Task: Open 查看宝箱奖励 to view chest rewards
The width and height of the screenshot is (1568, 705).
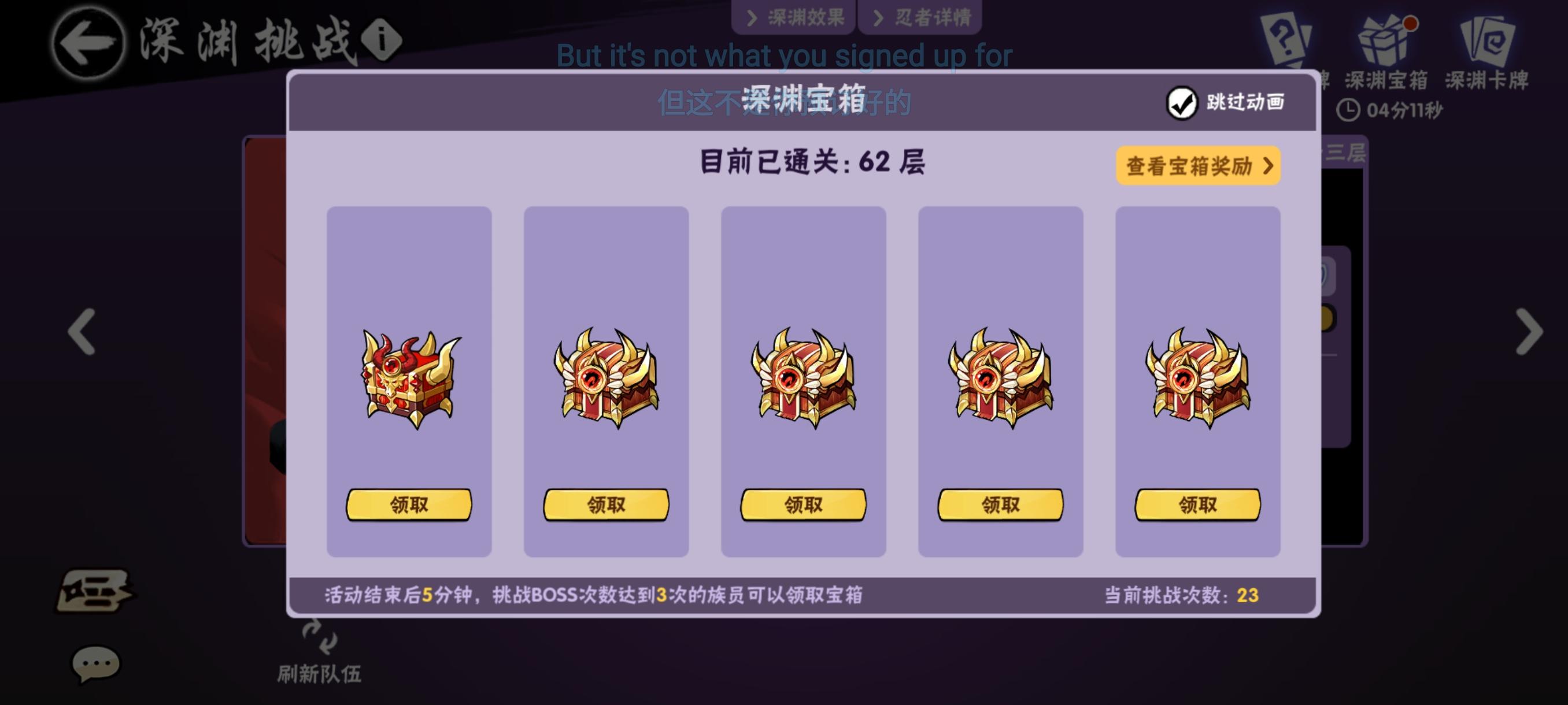Action: [x=1197, y=165]
